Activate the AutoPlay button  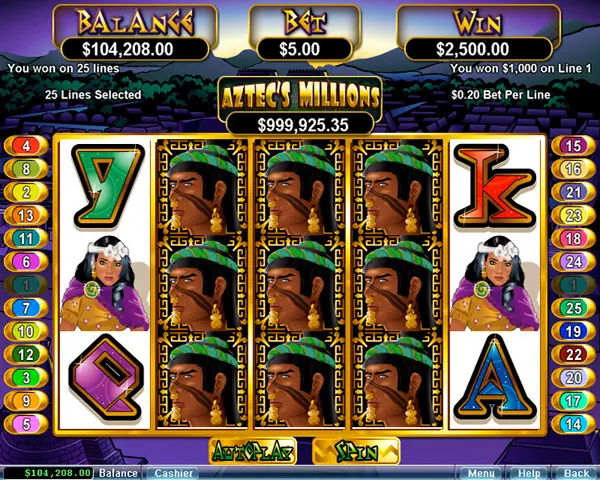(x=252, y=452)
